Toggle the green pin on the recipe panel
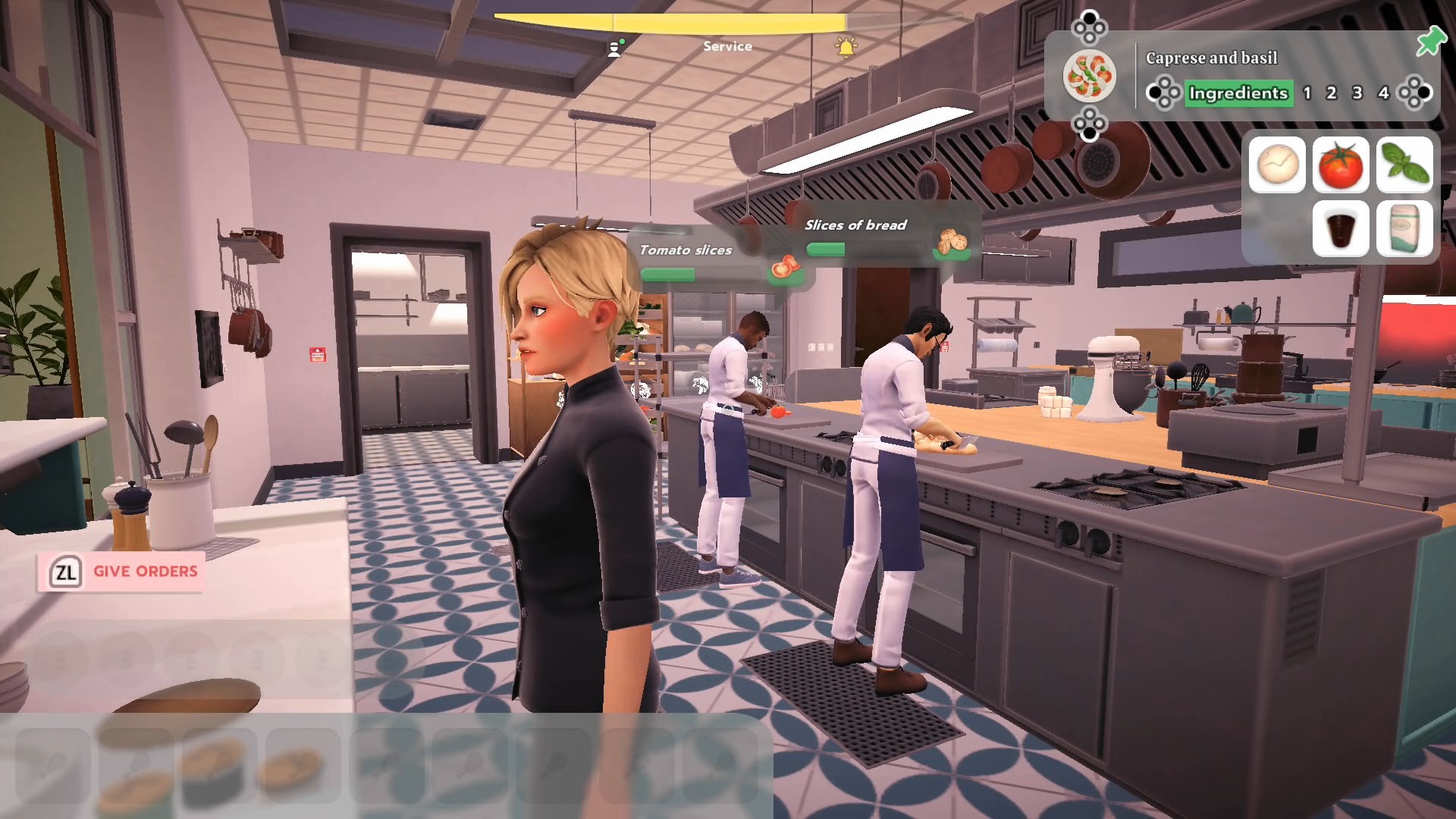 [x=1430, y=42]
